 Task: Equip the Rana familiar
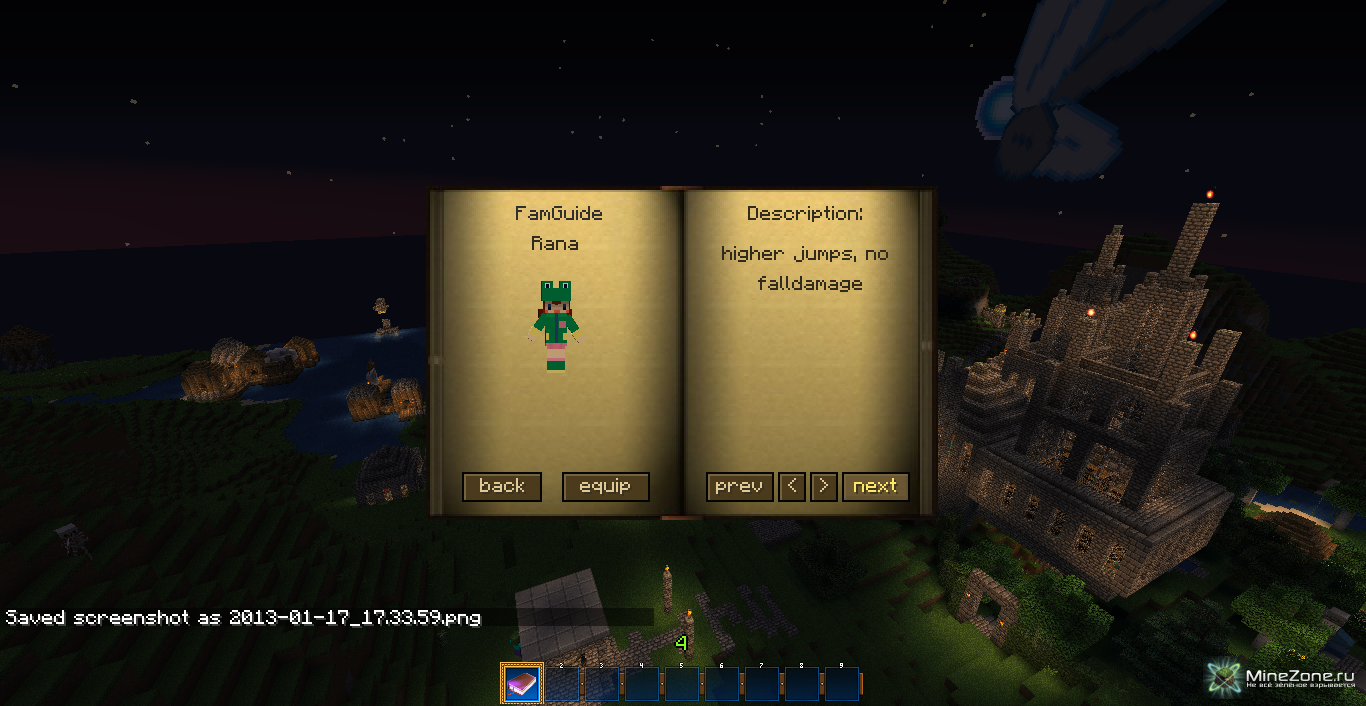(x=605, y=487)
